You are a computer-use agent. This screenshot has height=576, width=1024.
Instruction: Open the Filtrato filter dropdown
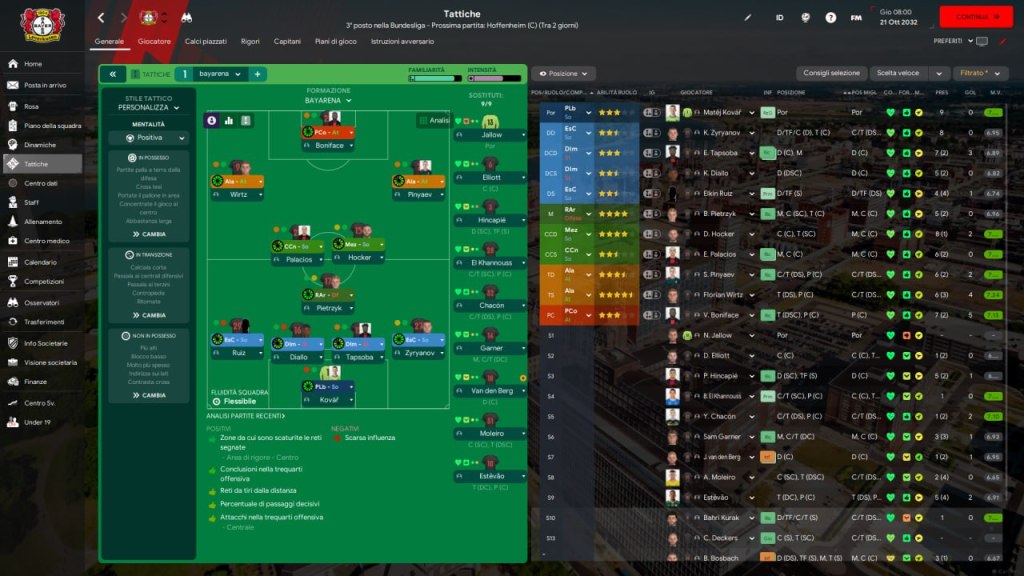(979, 74)
